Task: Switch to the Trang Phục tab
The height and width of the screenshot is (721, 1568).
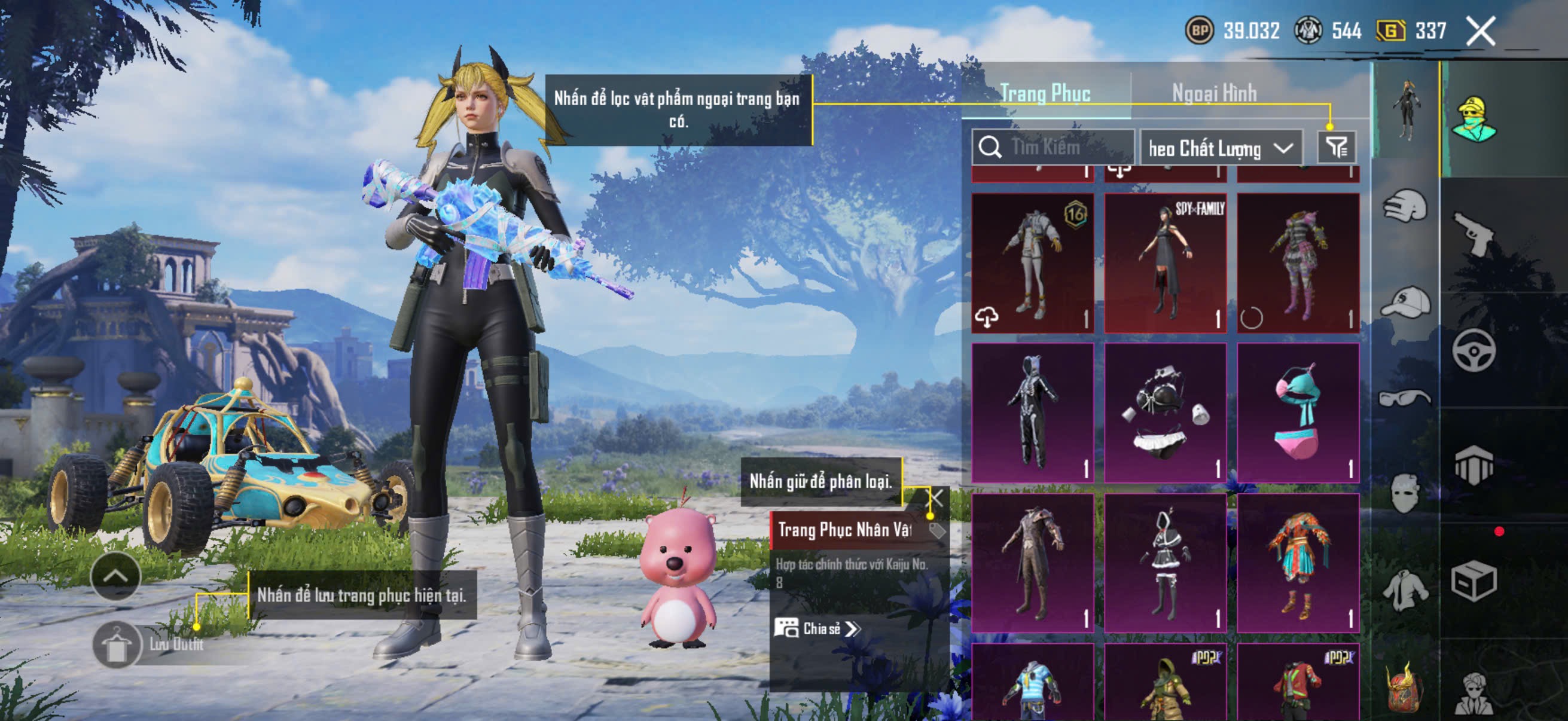Action: coord(1045,94)
